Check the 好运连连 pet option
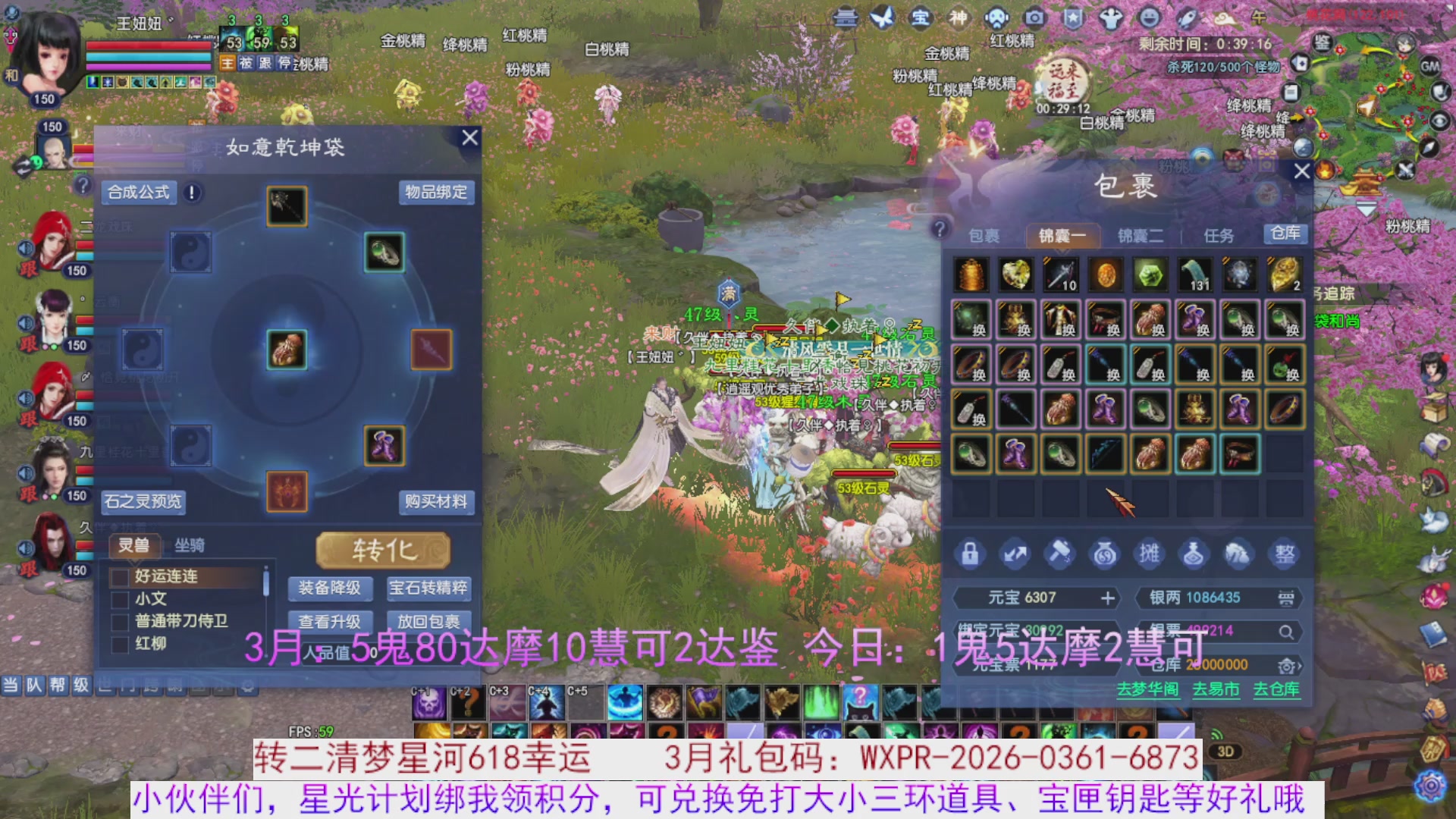Viewport: 1456px width, 819px height. pyautogui.click(x=119, y=576)
